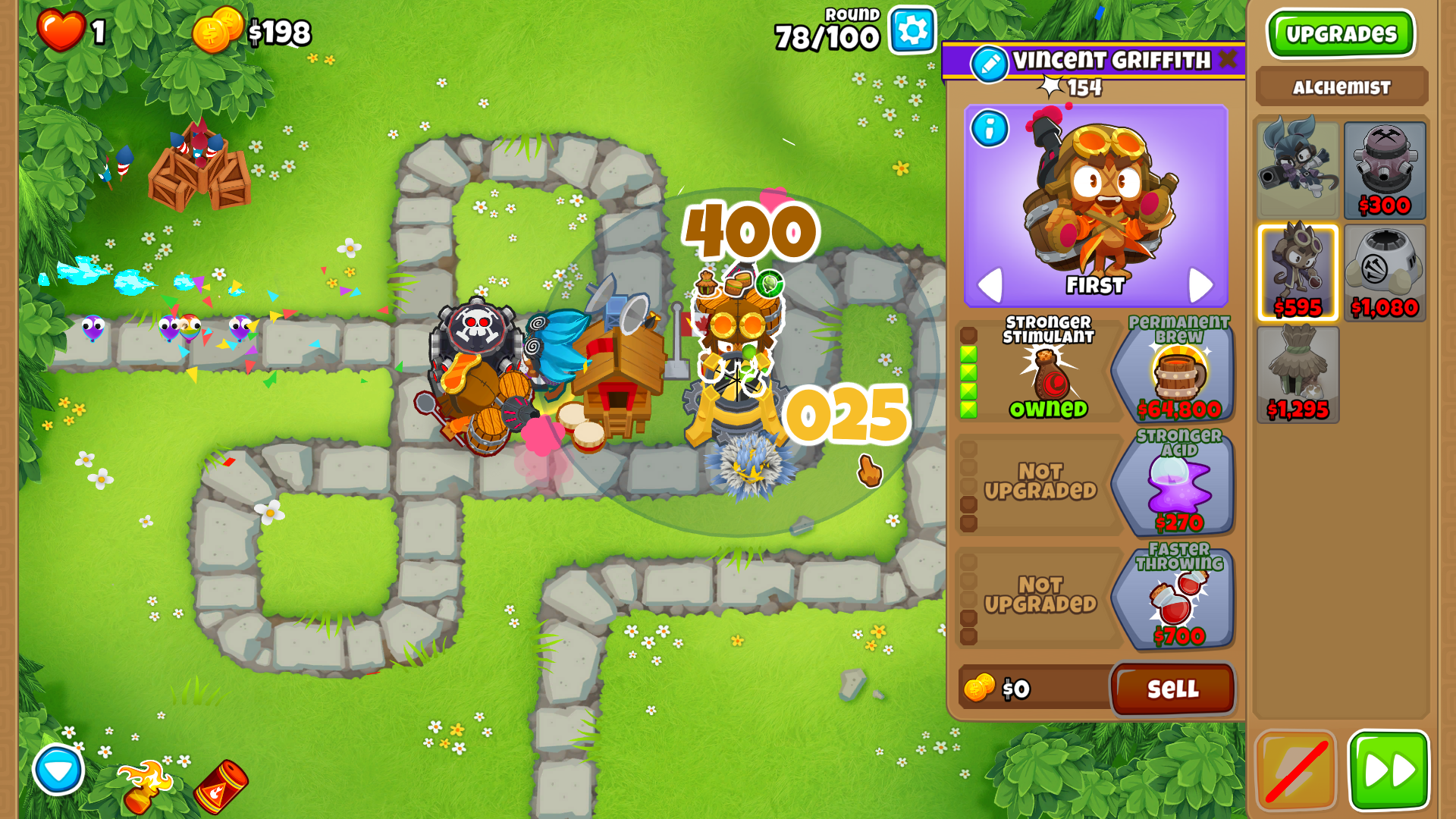Toggle fast forward speed

tap(1389, 770)
